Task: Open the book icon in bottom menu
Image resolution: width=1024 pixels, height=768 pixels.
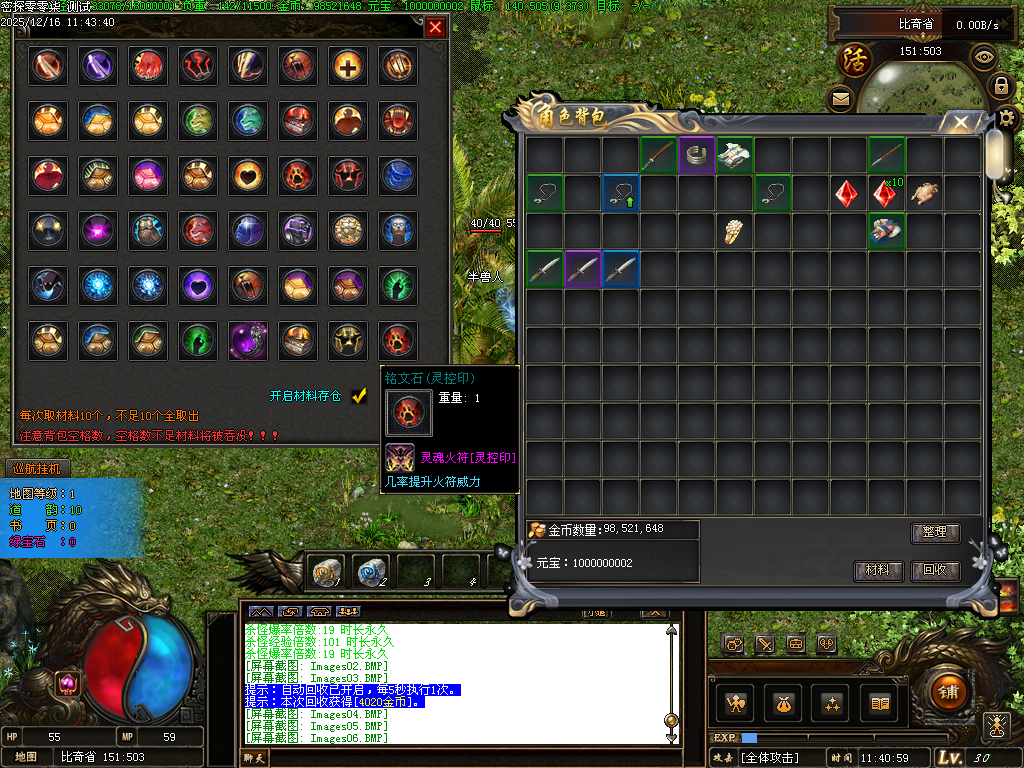Action: coord(880,703)
